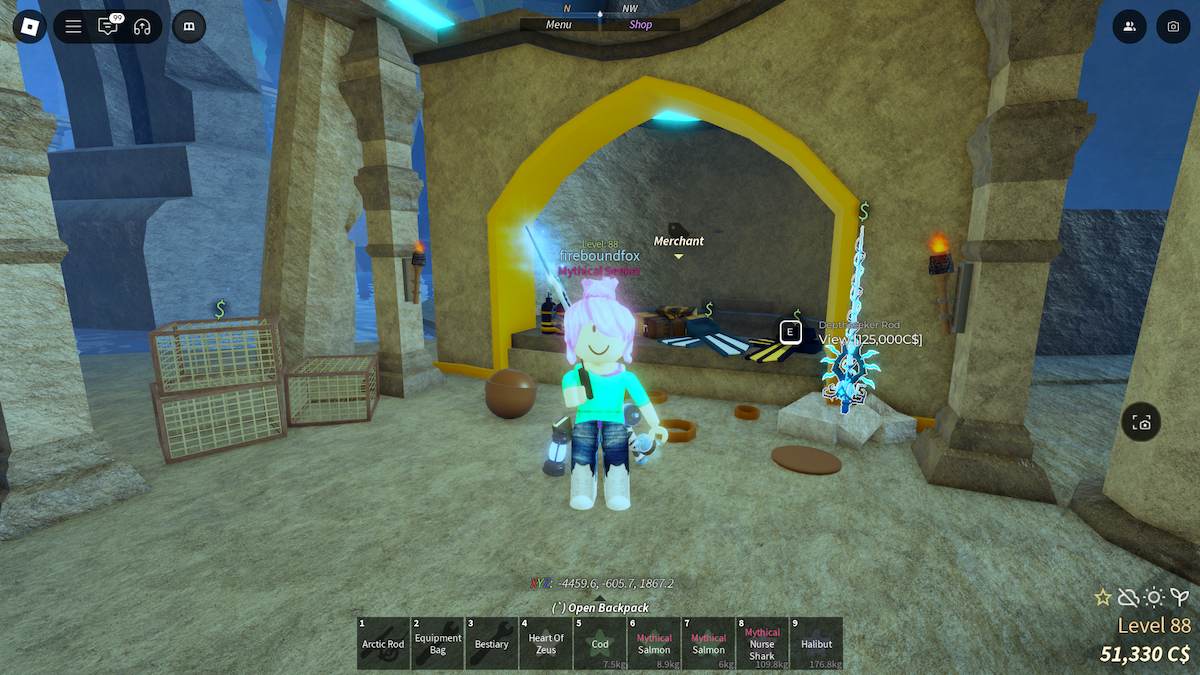Open the Bestiary hotbar slot

pos(492,643)
